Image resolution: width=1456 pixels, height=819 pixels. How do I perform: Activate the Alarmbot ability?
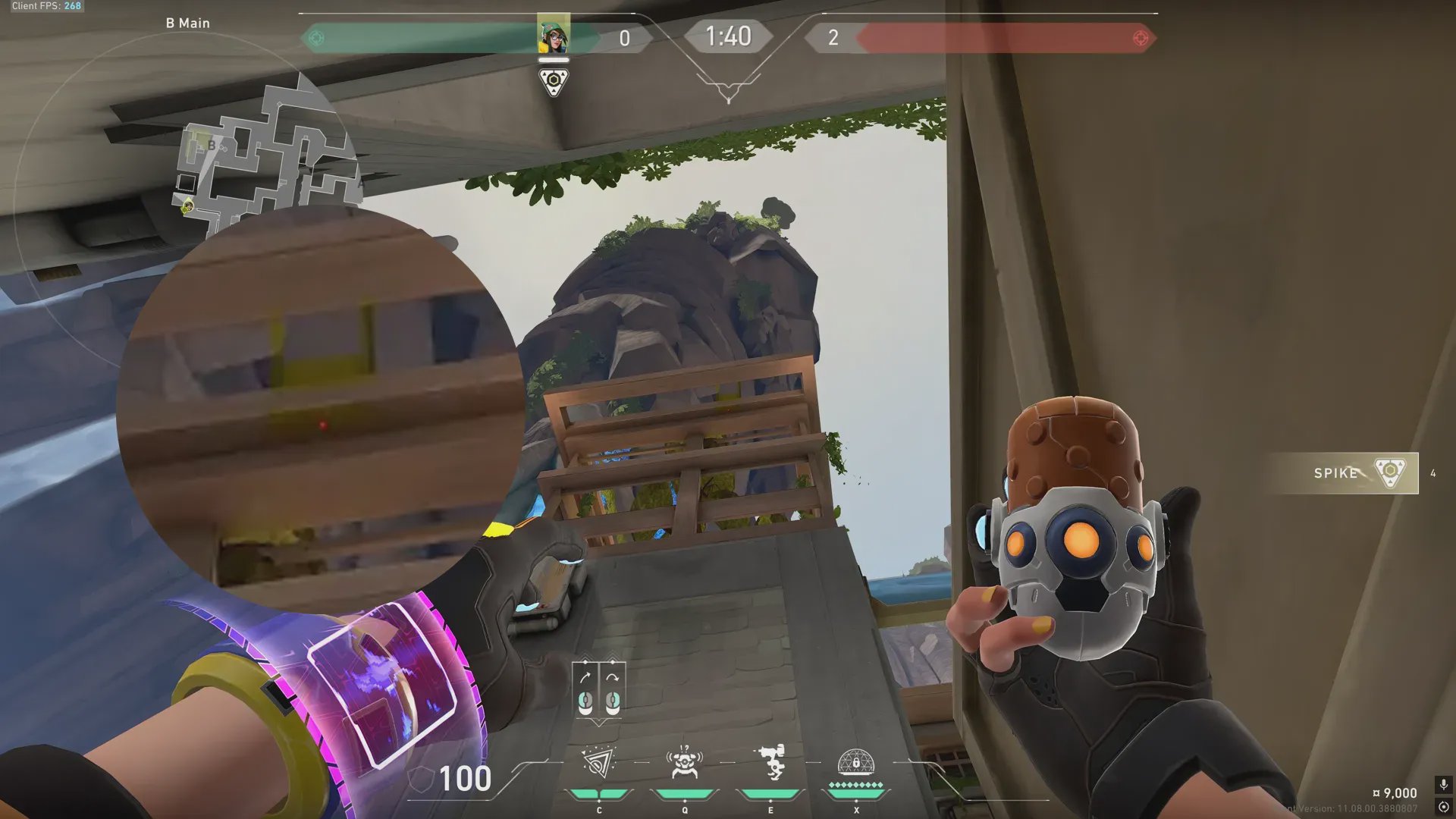coord(684,764)
